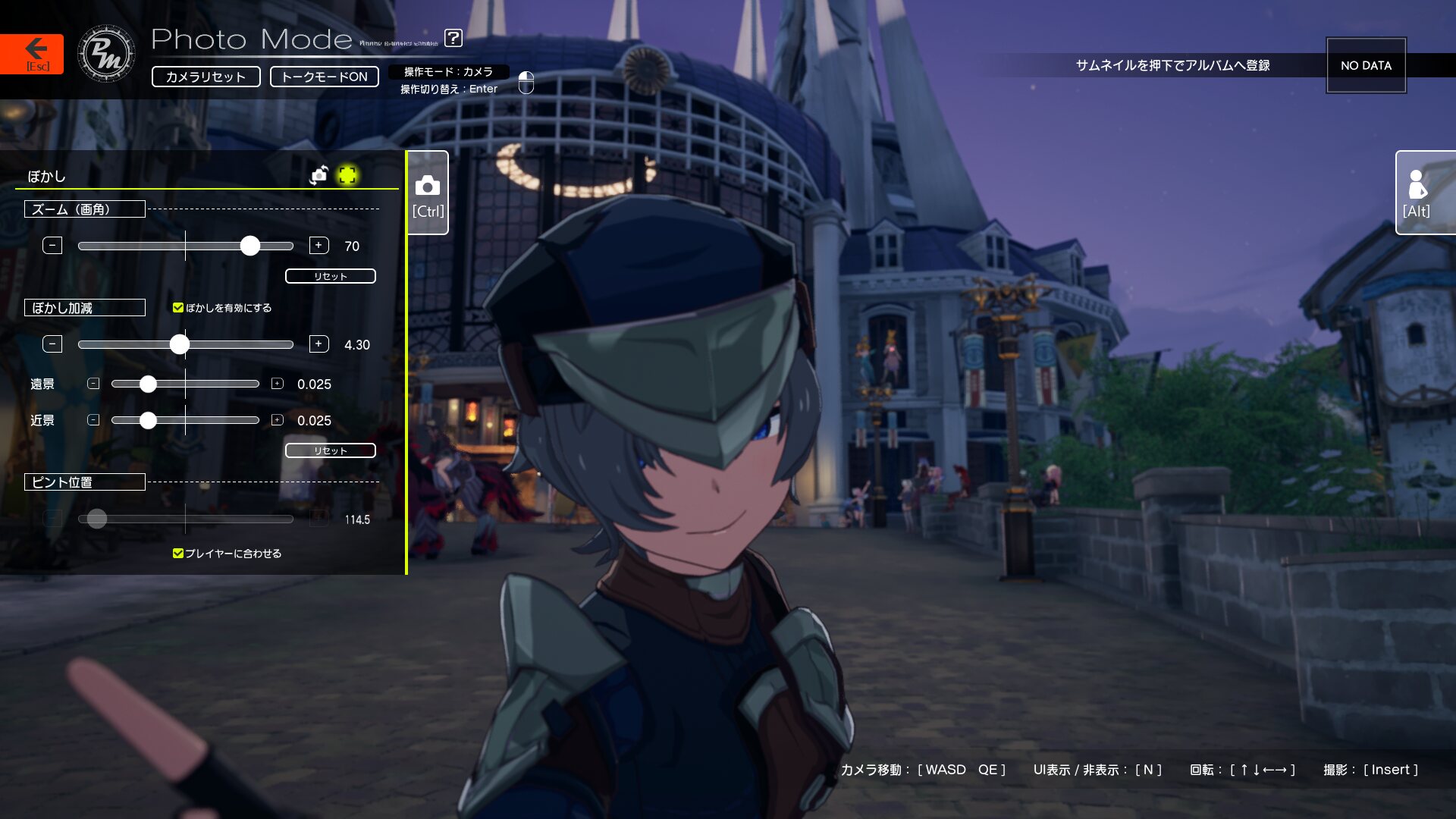Click the zoom slider handle
The height and width of the screenshot is (819, 1456).
click(x=249, y=246)
